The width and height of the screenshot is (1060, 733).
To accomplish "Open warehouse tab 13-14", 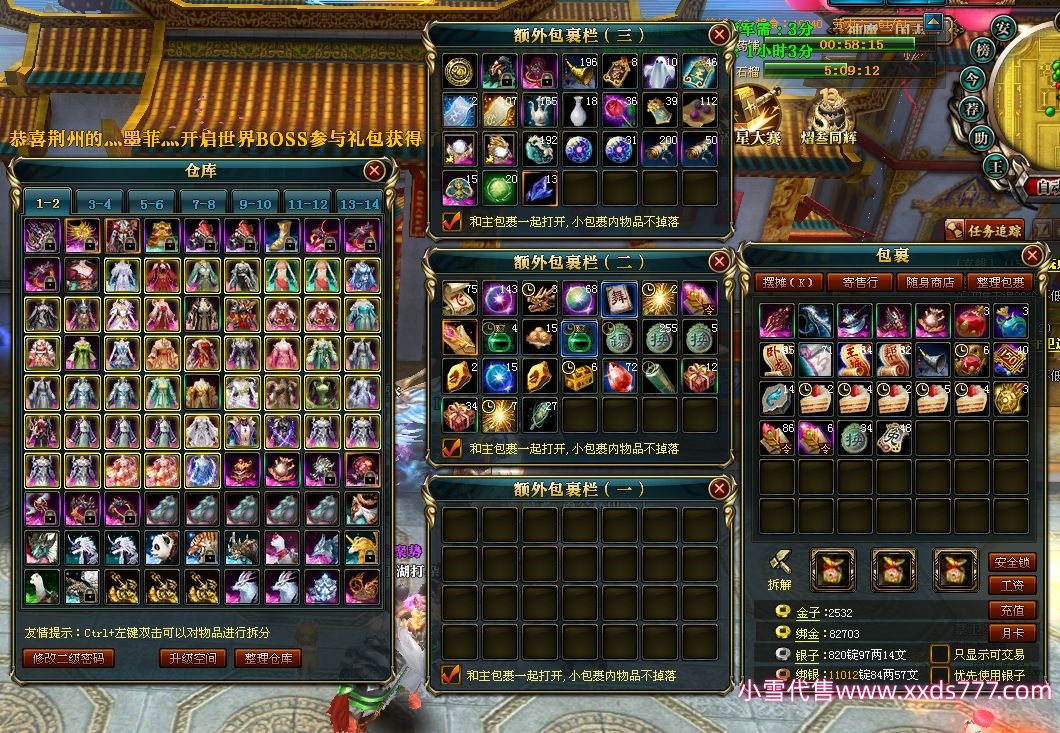I will pyautogui.click(x=359, y=203).
